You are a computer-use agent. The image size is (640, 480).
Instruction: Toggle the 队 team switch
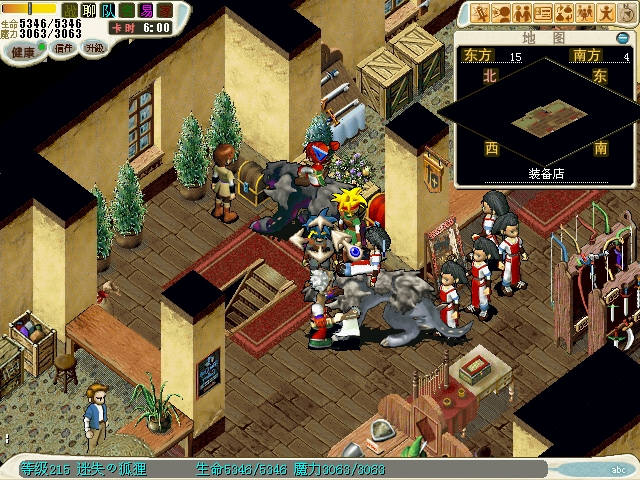click(x=107, y=9)
